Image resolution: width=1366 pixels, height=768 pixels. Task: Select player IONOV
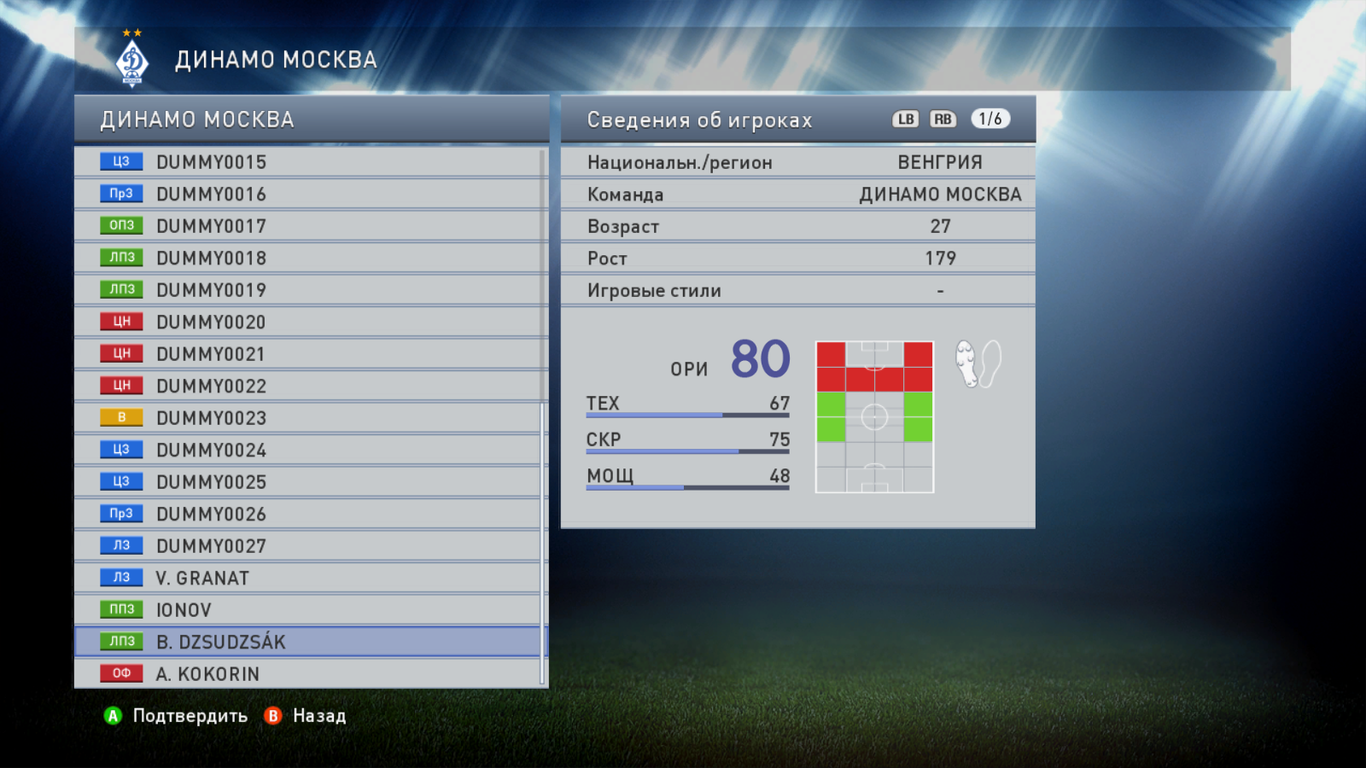coord(310,610)
